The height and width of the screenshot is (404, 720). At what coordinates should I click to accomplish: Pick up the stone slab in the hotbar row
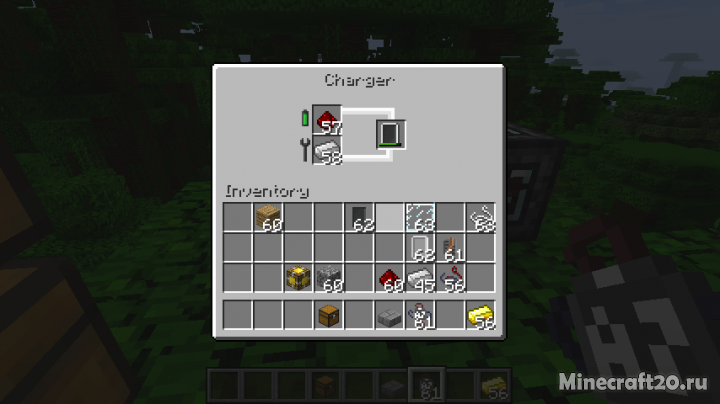389,315
